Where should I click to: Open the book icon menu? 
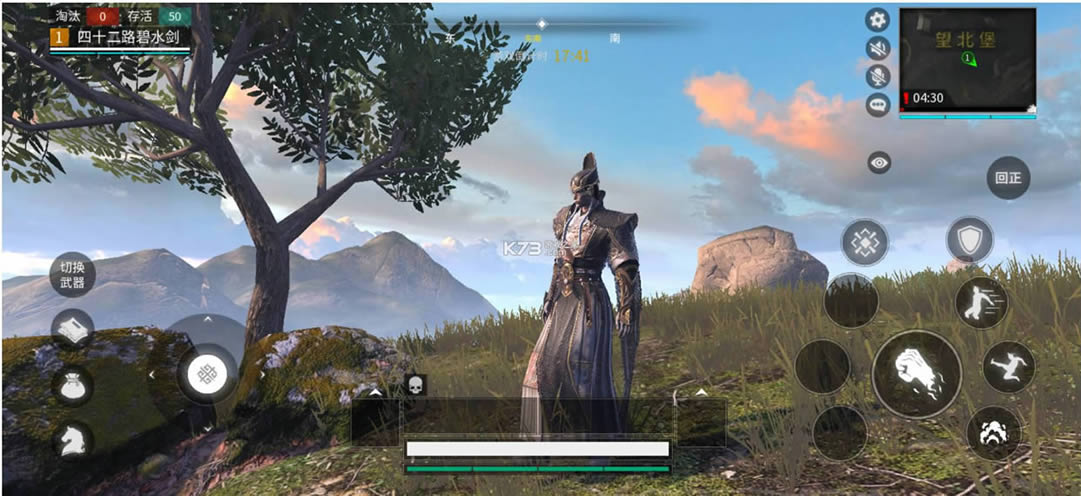(x=72, y=330)
